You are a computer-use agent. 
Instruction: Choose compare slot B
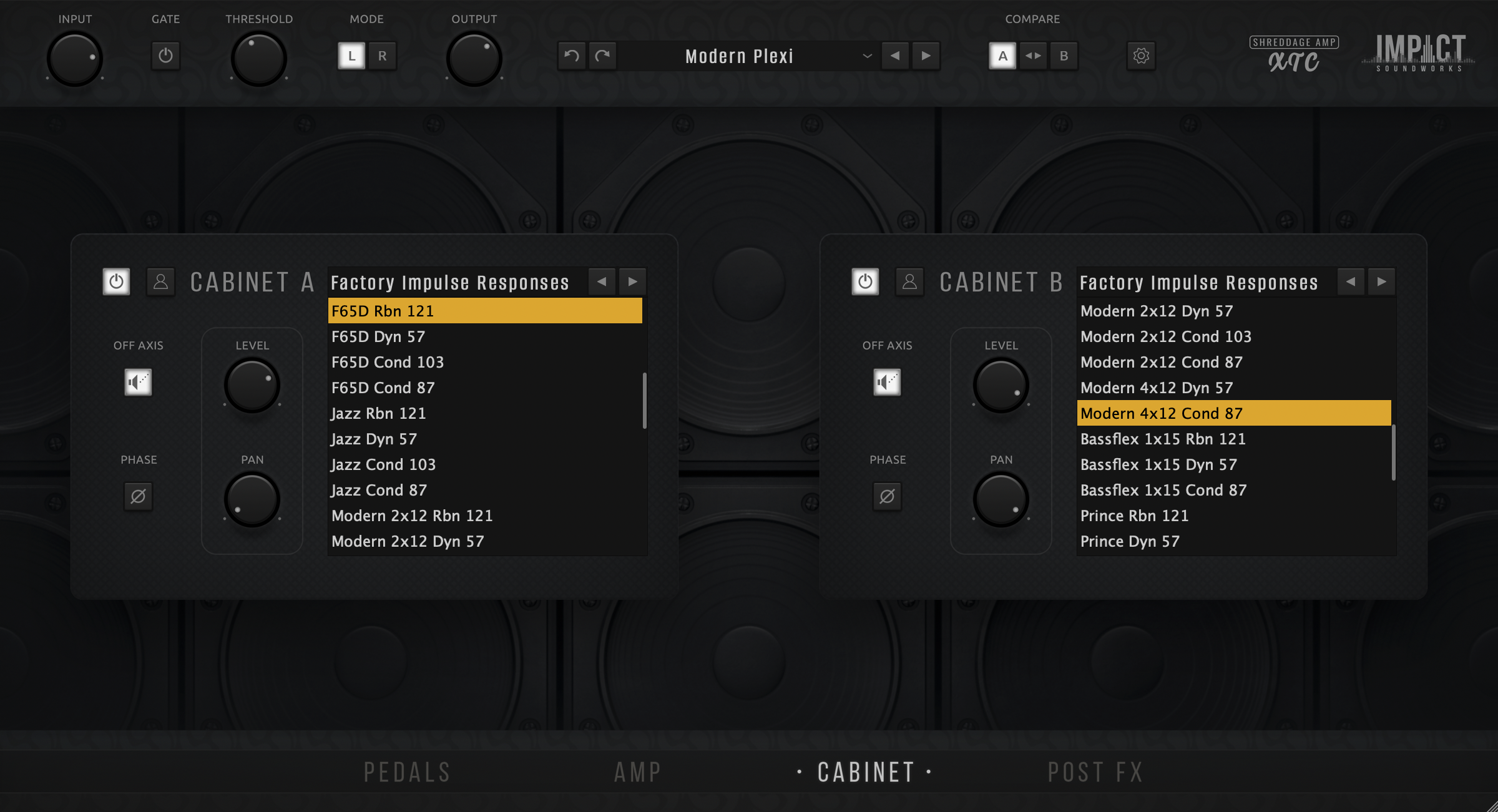click(1064, 56)
